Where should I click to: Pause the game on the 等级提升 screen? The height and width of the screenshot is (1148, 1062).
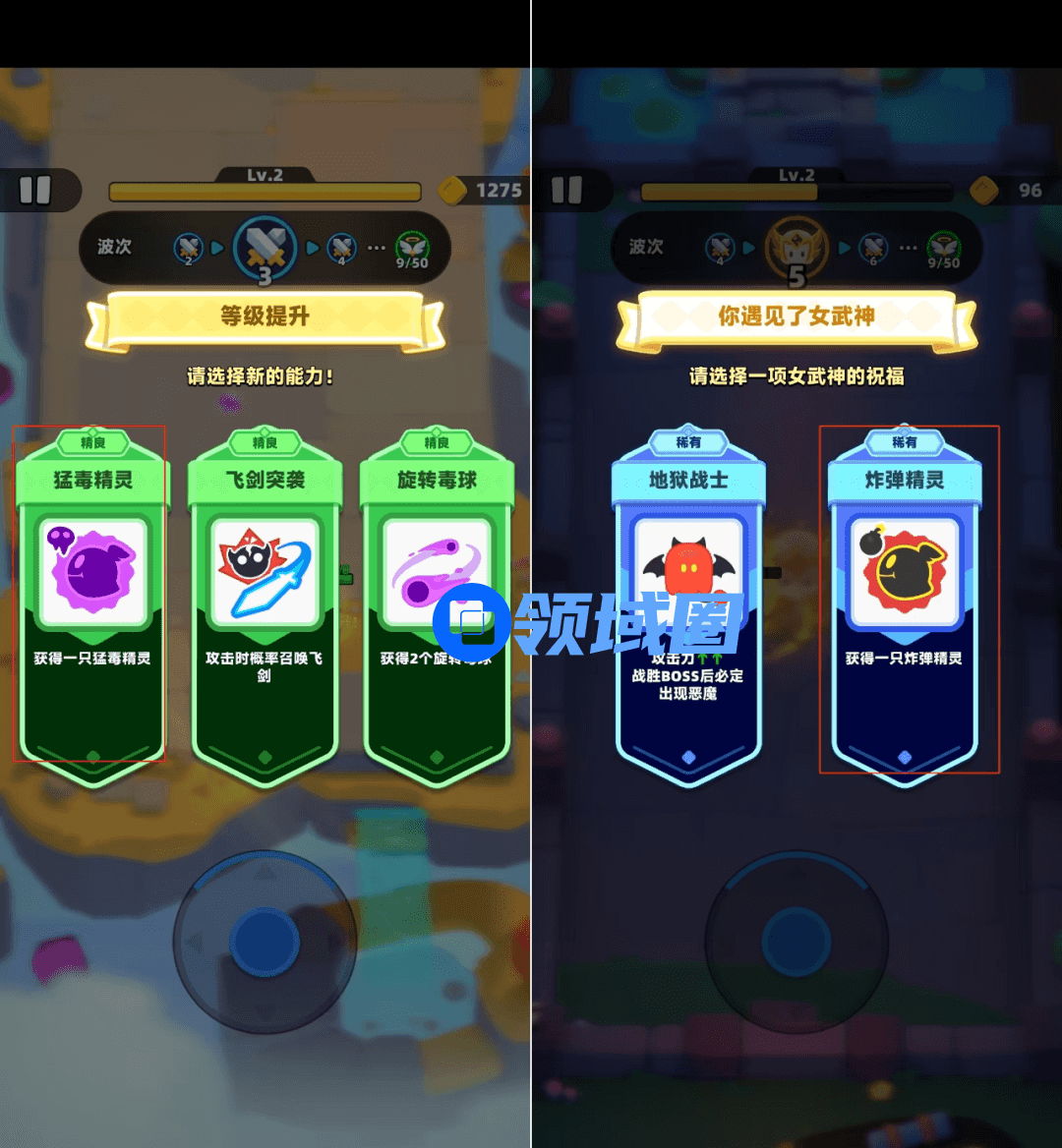pyautogui.click(x=35, y=190)
